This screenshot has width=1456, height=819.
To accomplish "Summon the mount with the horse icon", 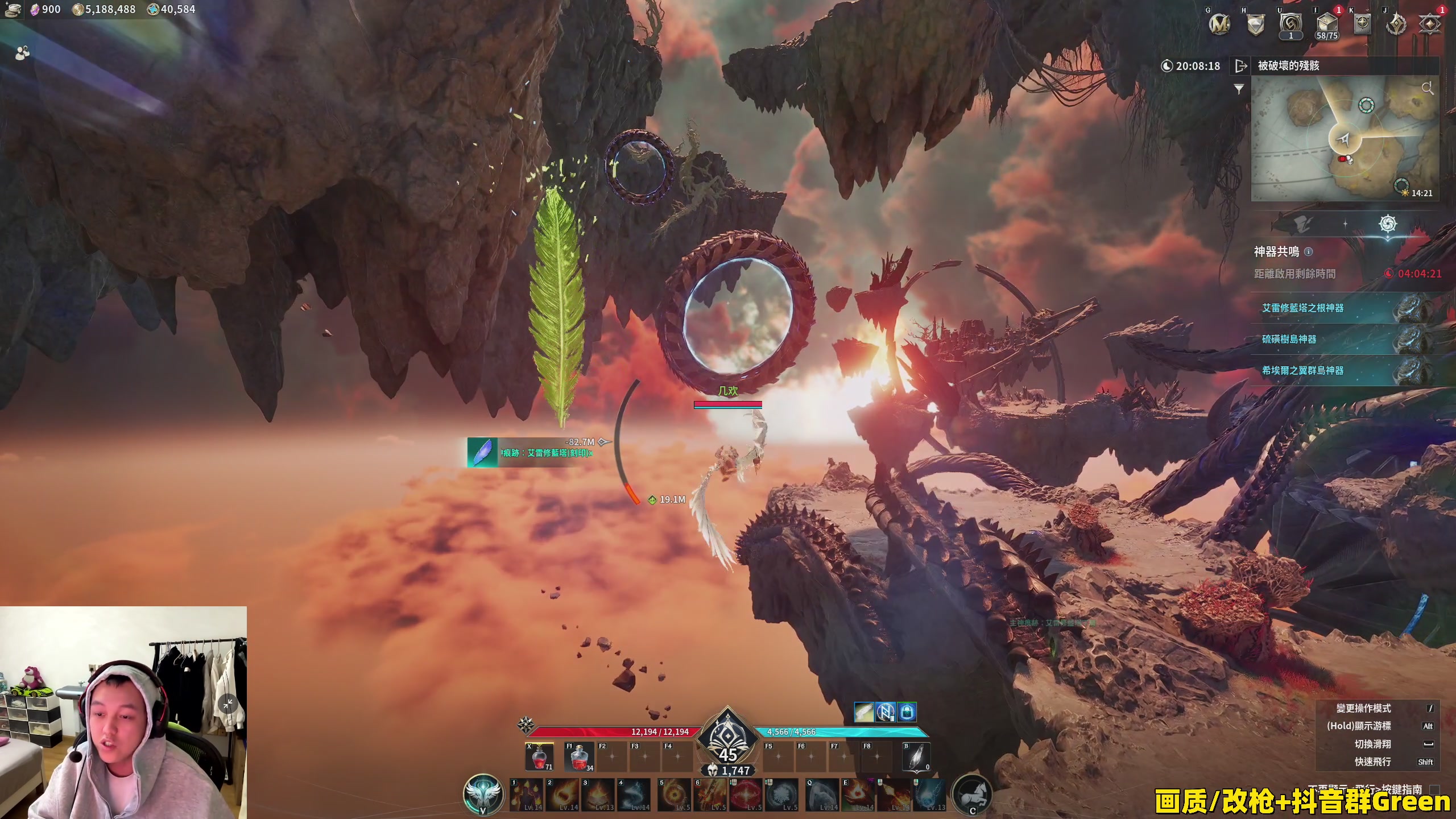I will point(972,794).
